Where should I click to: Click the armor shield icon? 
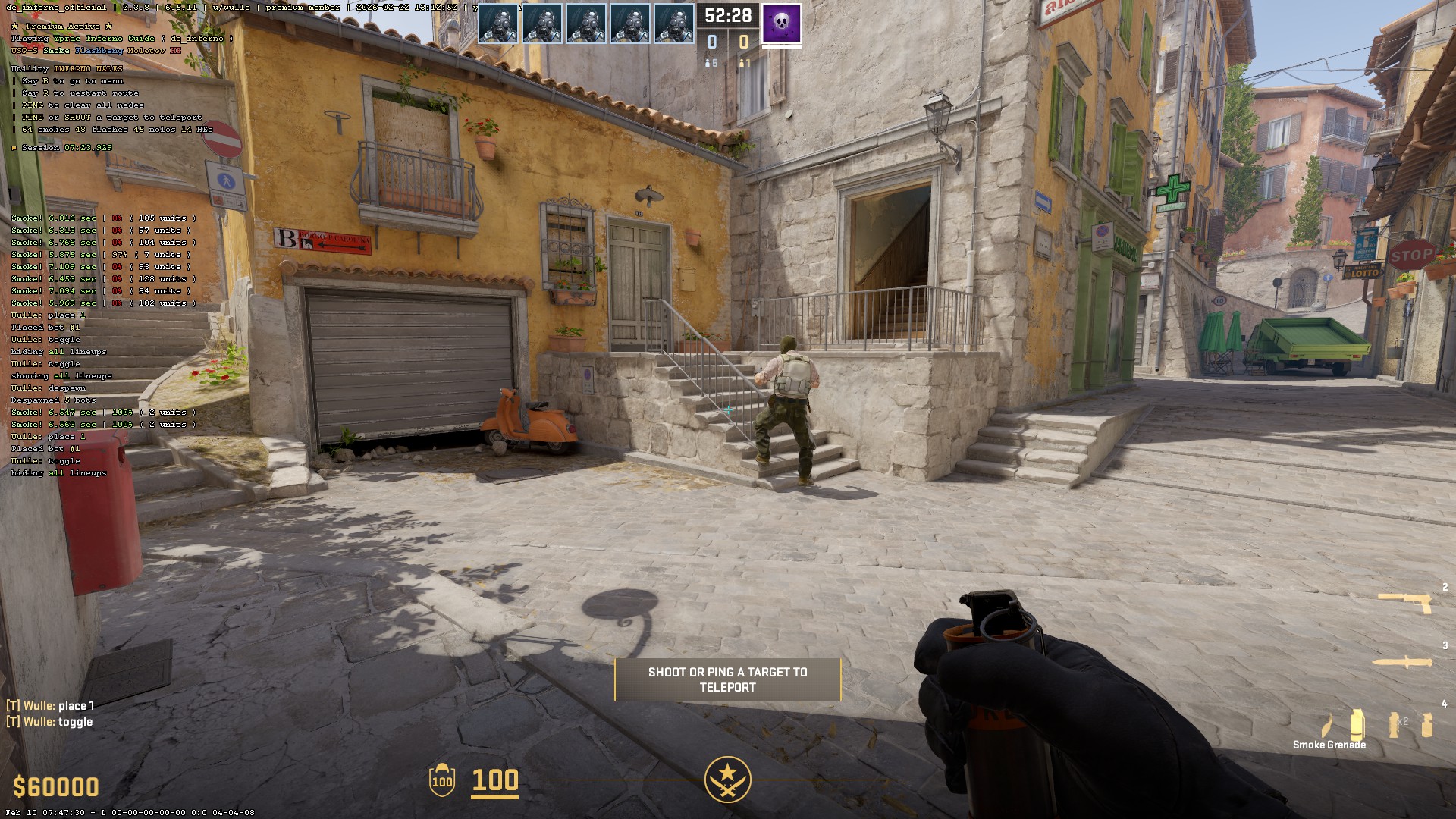pos(442,780)
